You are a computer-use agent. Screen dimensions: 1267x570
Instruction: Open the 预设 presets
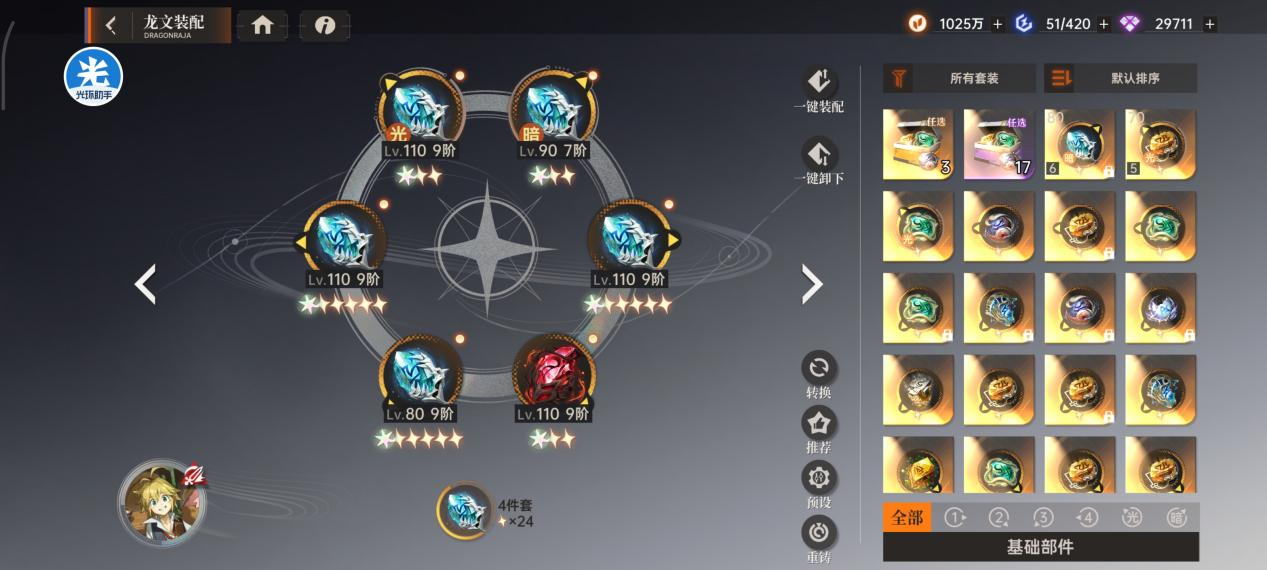coord(819,484)
